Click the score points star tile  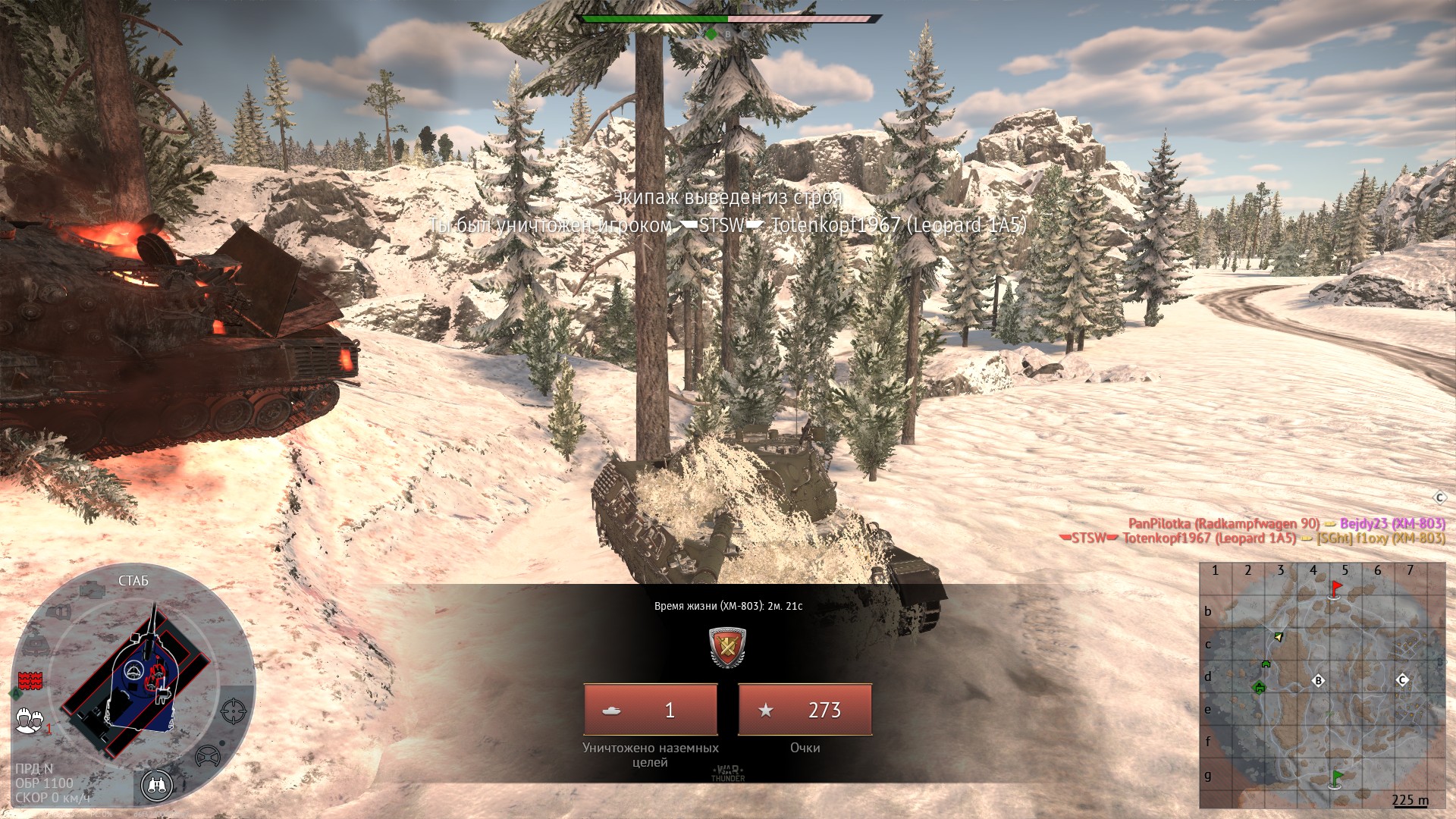[805, 710]
